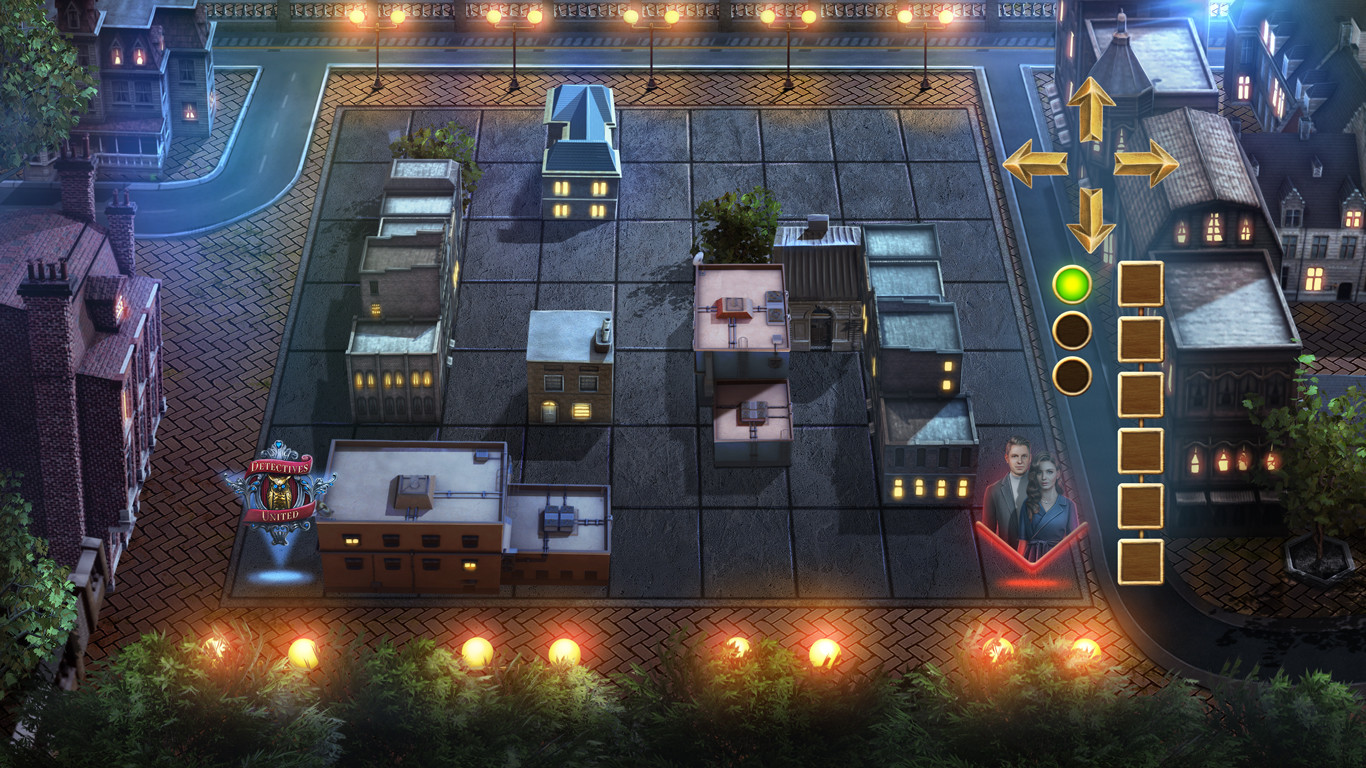
Task: Click the glowing green progress light
Action: coord(1074,288)
